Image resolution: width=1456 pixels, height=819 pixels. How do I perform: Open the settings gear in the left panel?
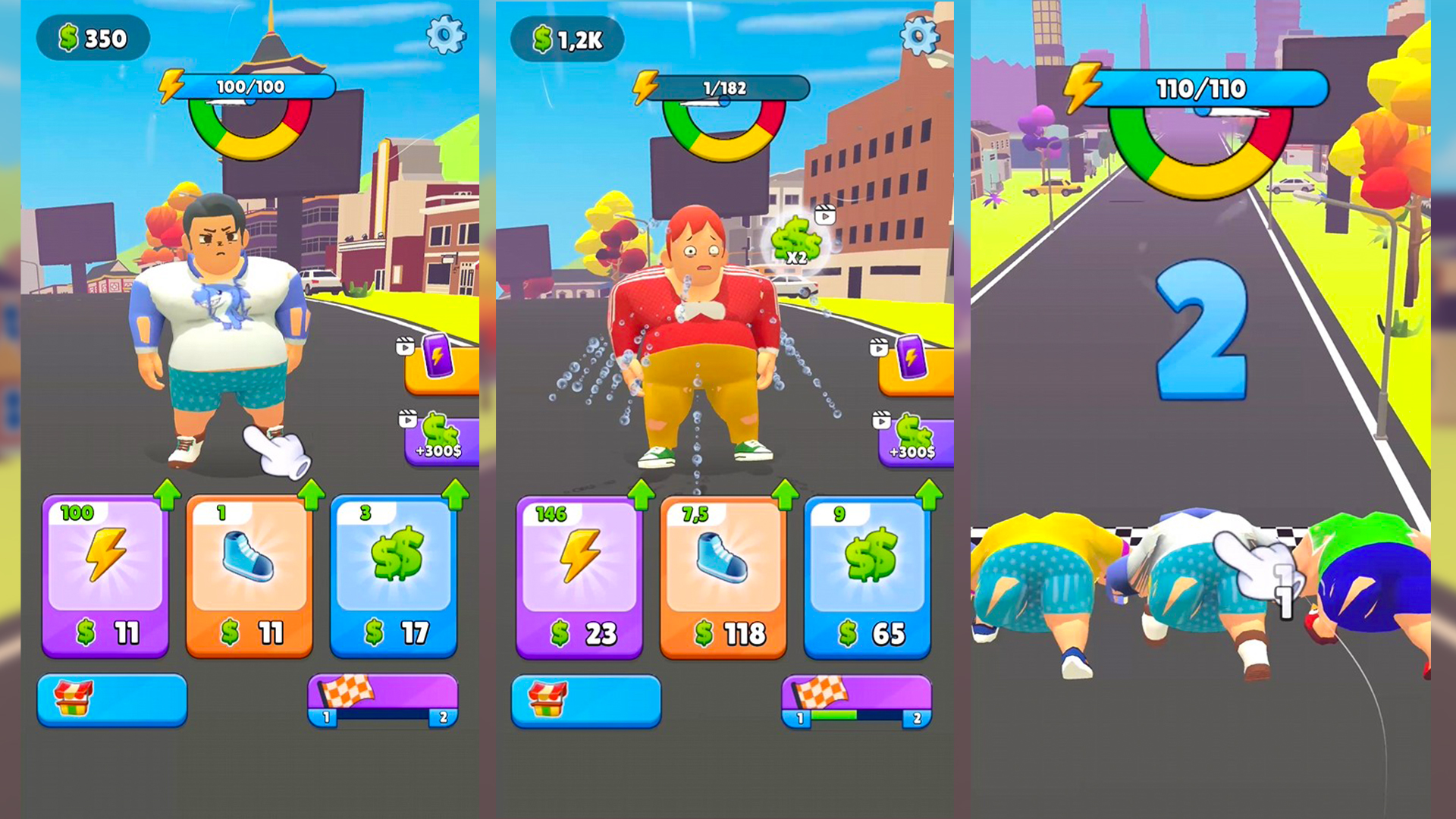(x=445, y=36)
